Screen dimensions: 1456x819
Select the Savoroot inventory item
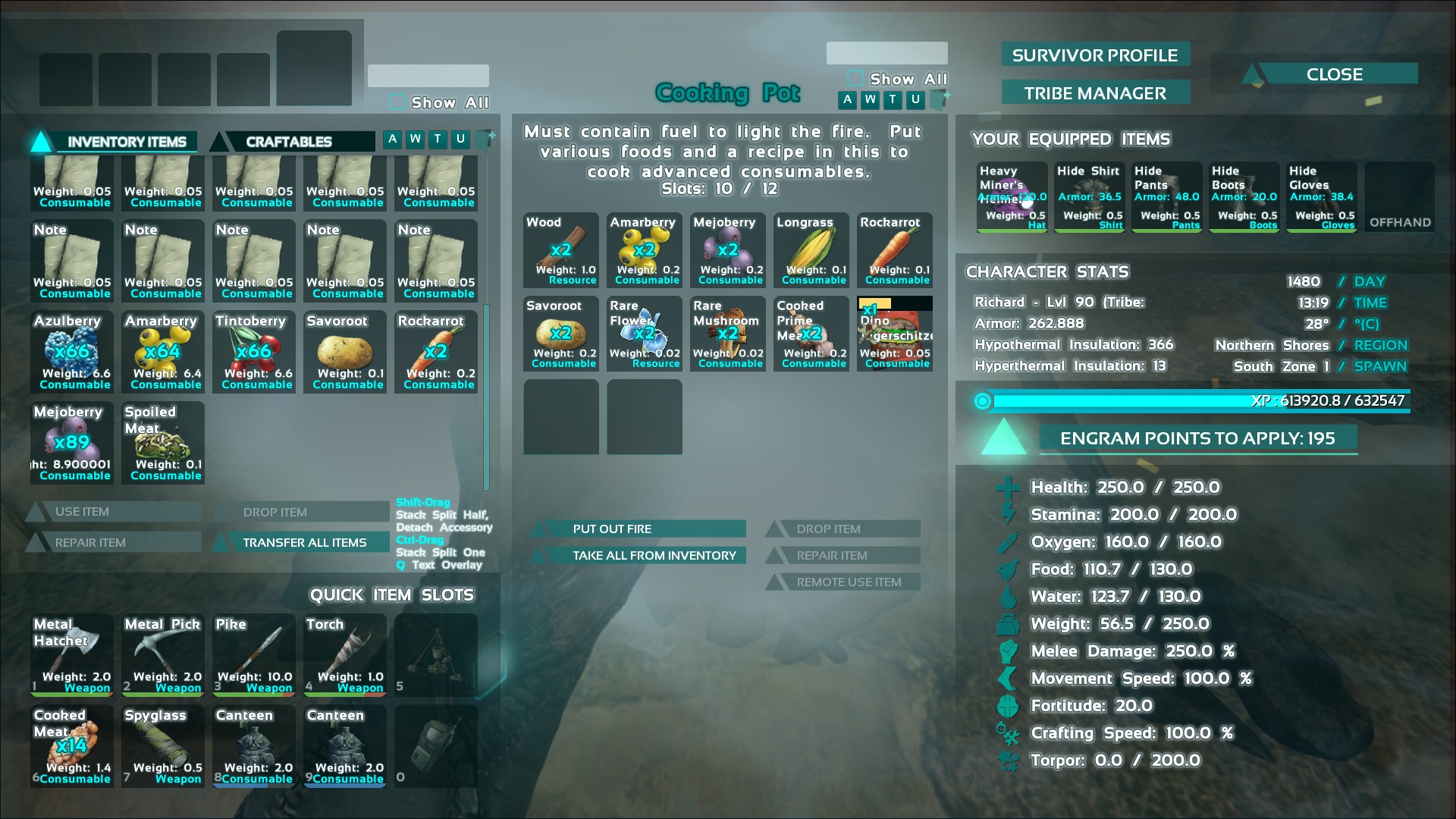(345, 352)
